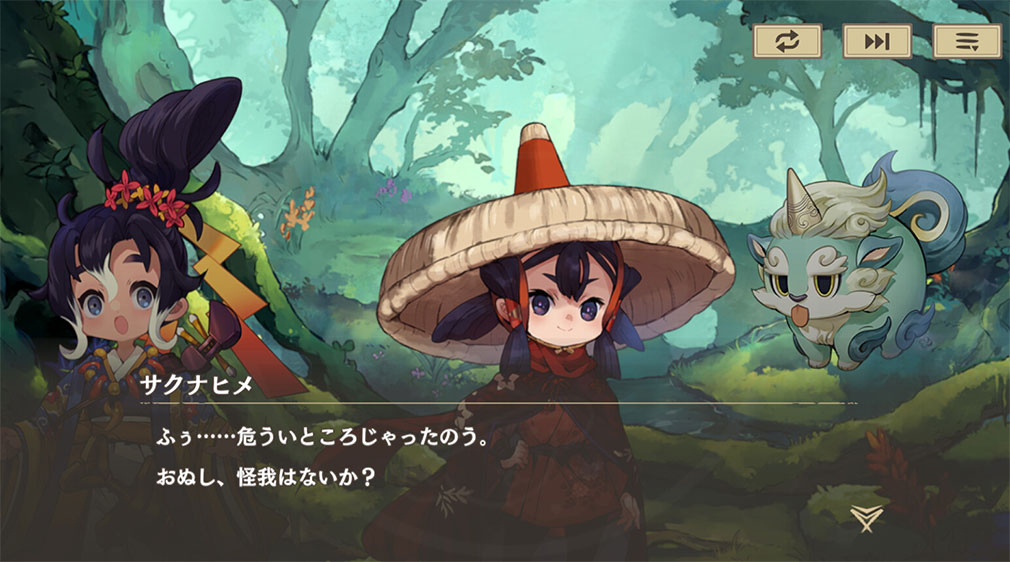Advance dialogue via the down-arrow indicator
This screenshot has width=1010, height=562.
click(865, 517)
